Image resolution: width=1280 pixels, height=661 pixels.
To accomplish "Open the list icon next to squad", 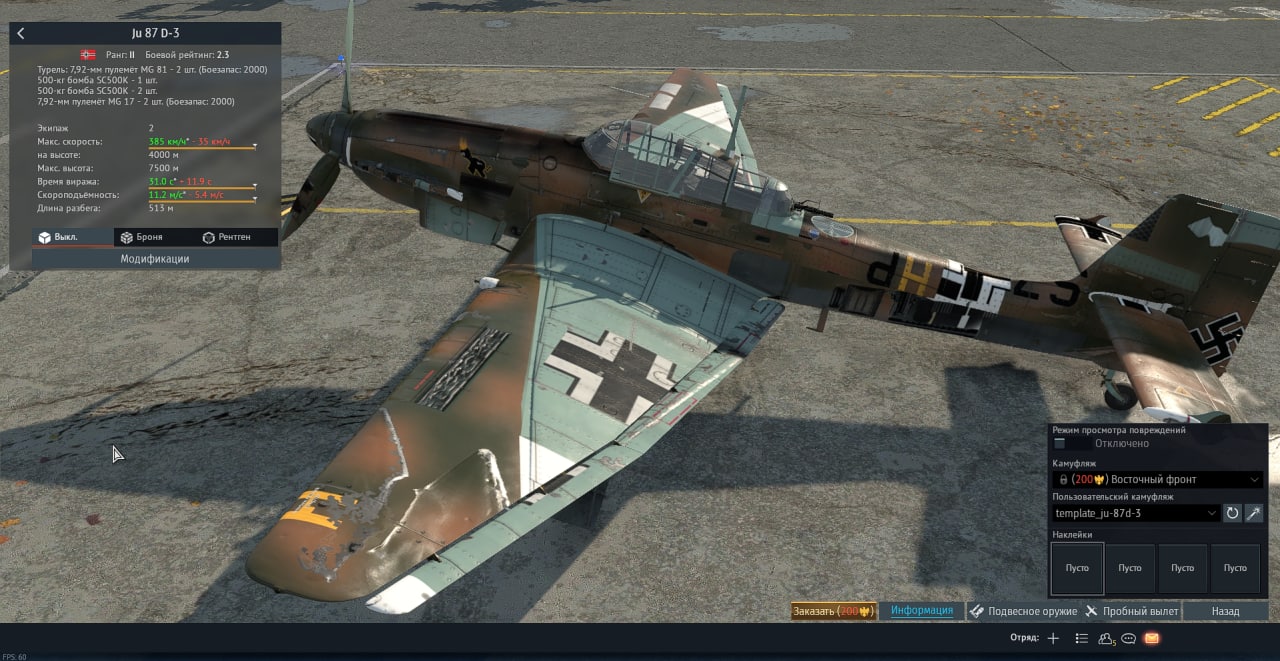I will (1081, 638).
